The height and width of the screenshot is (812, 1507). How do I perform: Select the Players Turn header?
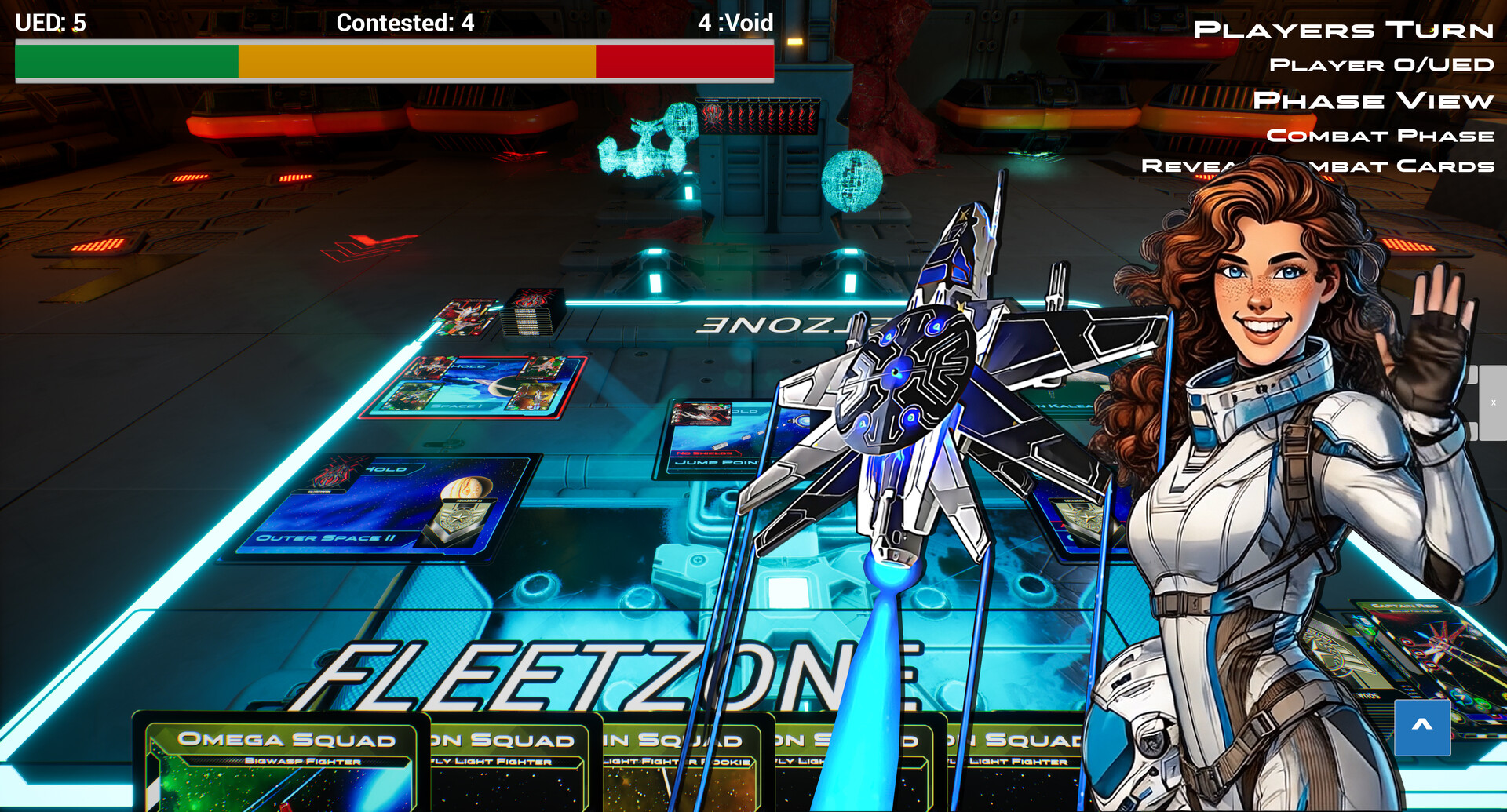click(x=1343, y=30)
